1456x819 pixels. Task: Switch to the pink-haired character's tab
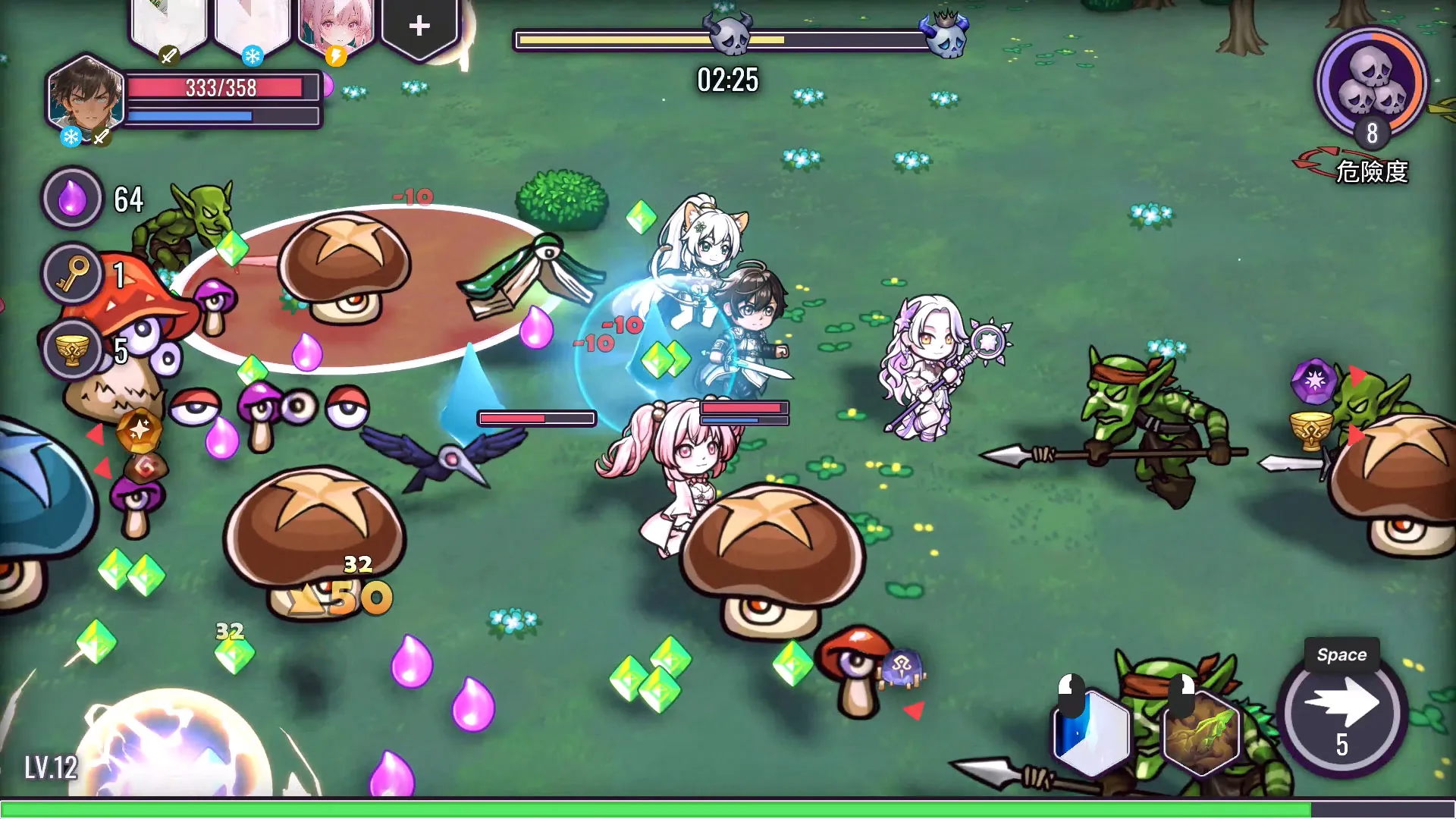point(335,23)
